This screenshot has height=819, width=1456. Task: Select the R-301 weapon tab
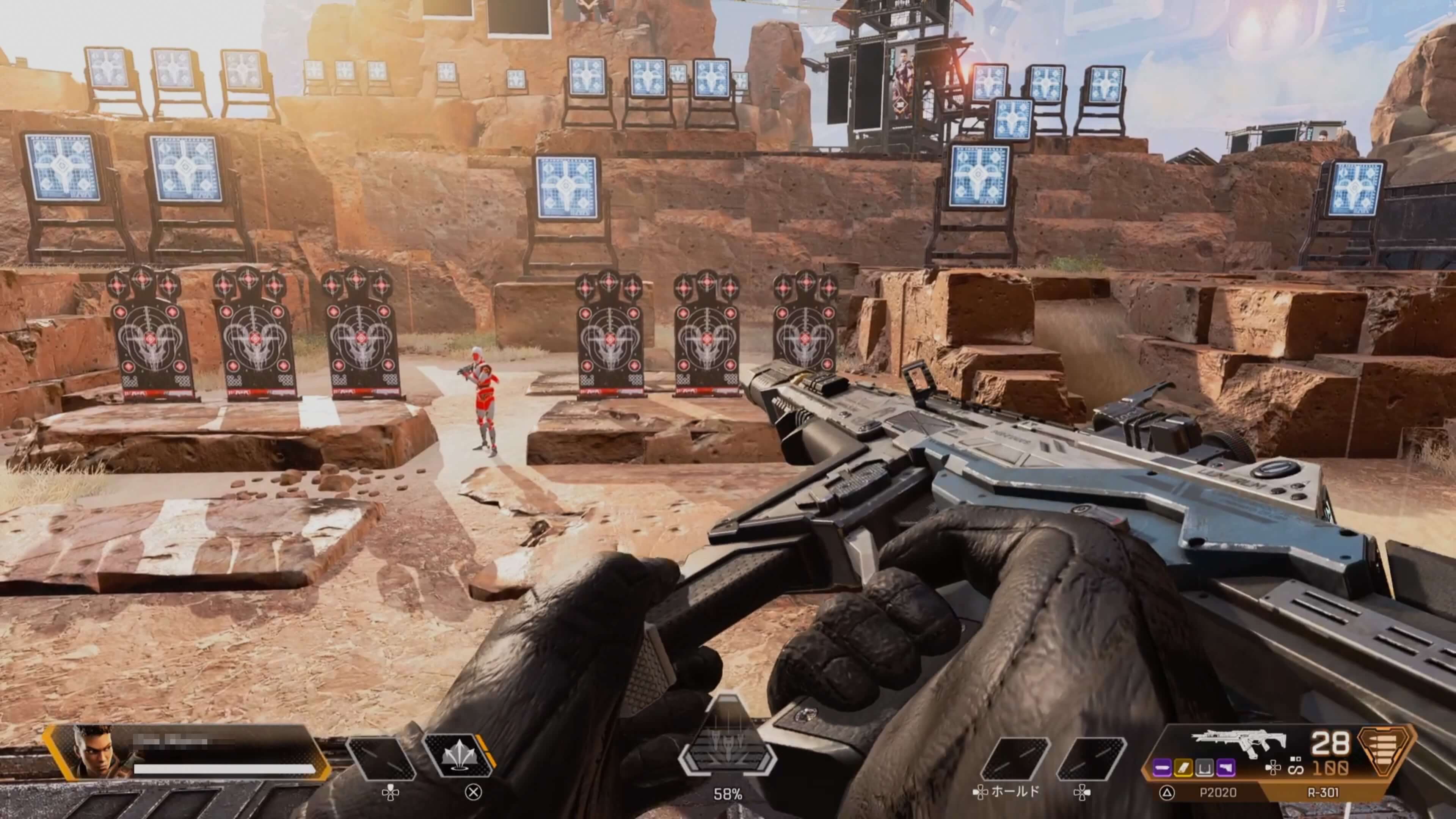pyautogui.click(x=1323, y=792)
